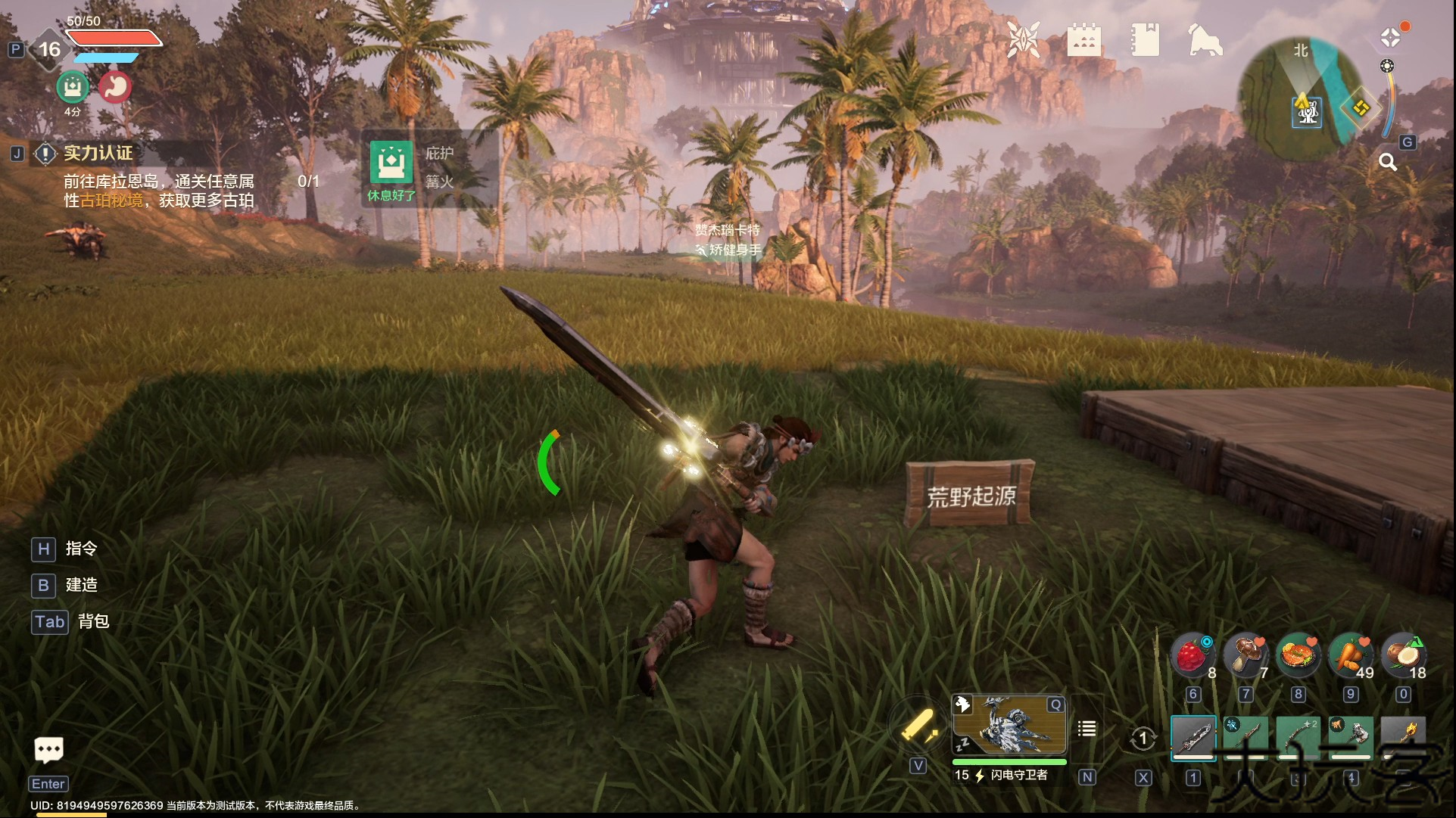Viewport: 1456px width, 818px height.
Task: Click the tribal mask emblem icon
Action: pyautogui.click(x=1023, y=39)
